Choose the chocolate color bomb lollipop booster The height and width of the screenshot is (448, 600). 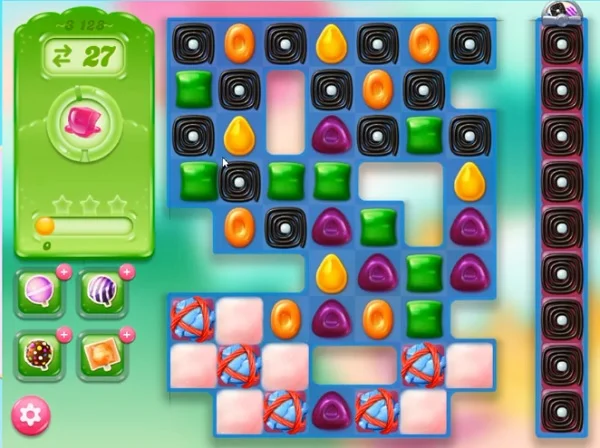[41, 353]
